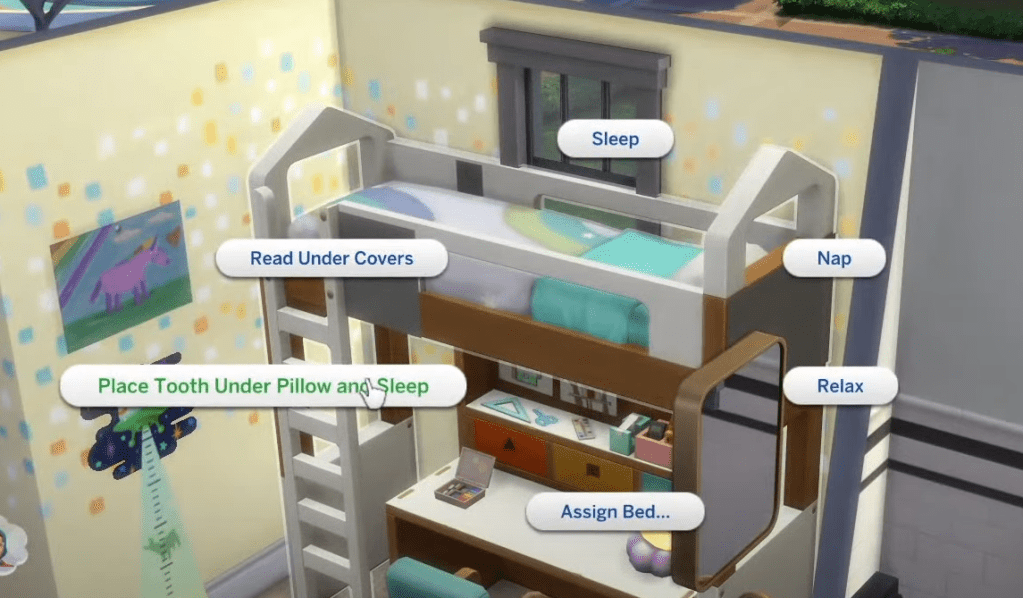Viewport: 1023px width, 598px height.
Task: Pick the Nap option
Action: click(x=834, y=258)
